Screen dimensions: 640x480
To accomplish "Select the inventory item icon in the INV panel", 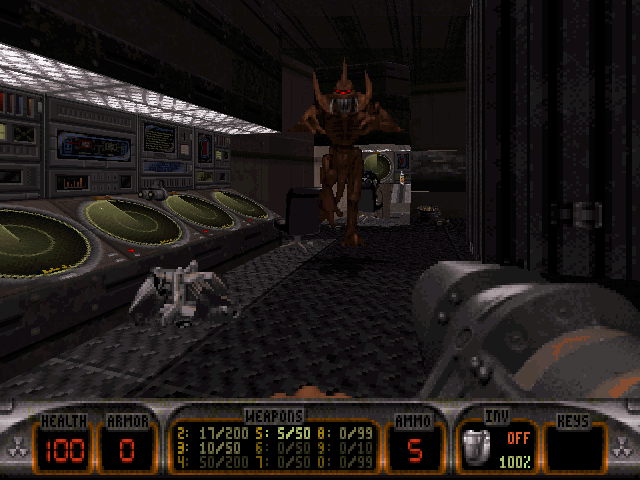I will pos(477,446).
